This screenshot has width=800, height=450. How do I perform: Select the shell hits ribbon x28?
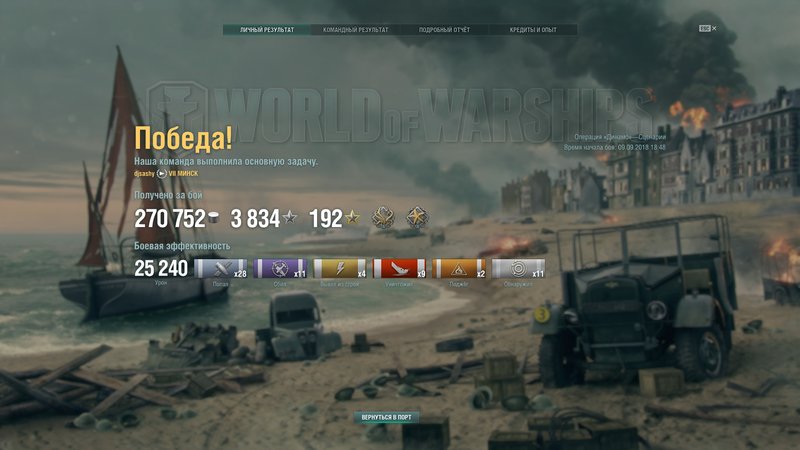tap(220, 268)
